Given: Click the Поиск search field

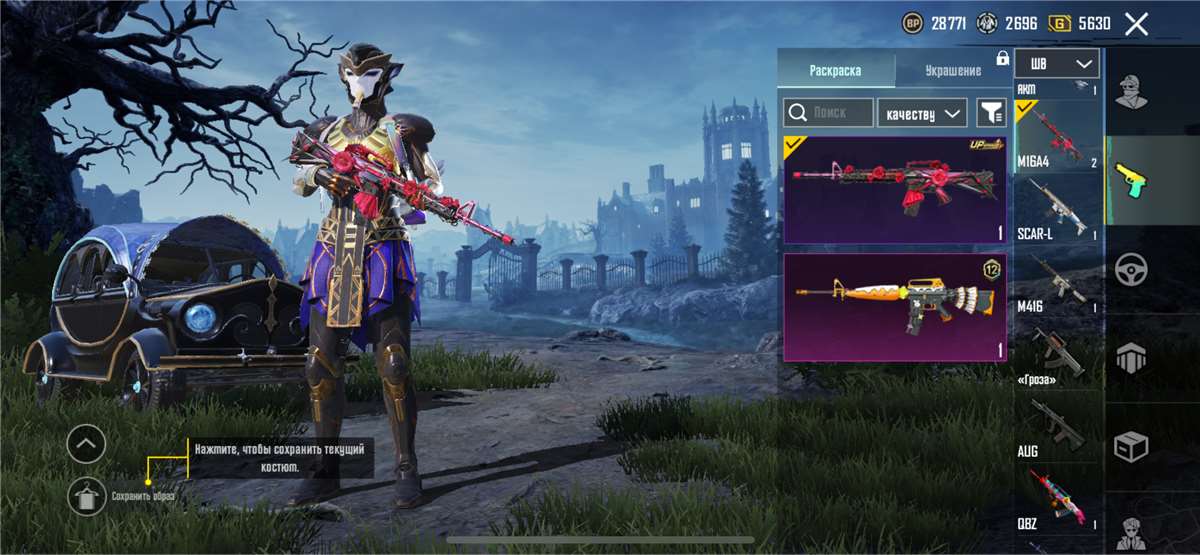Looking at the screenshot, I should pyautogui.click(x=828, y=113).
